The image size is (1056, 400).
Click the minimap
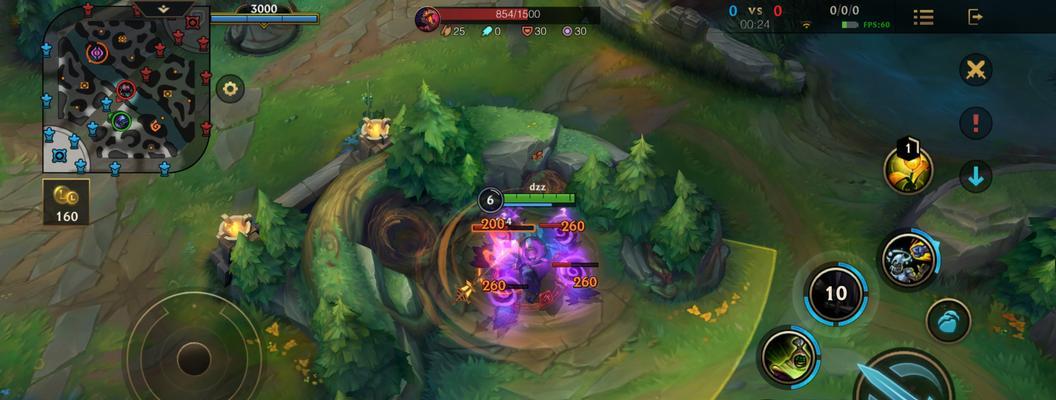coord(125,90)
